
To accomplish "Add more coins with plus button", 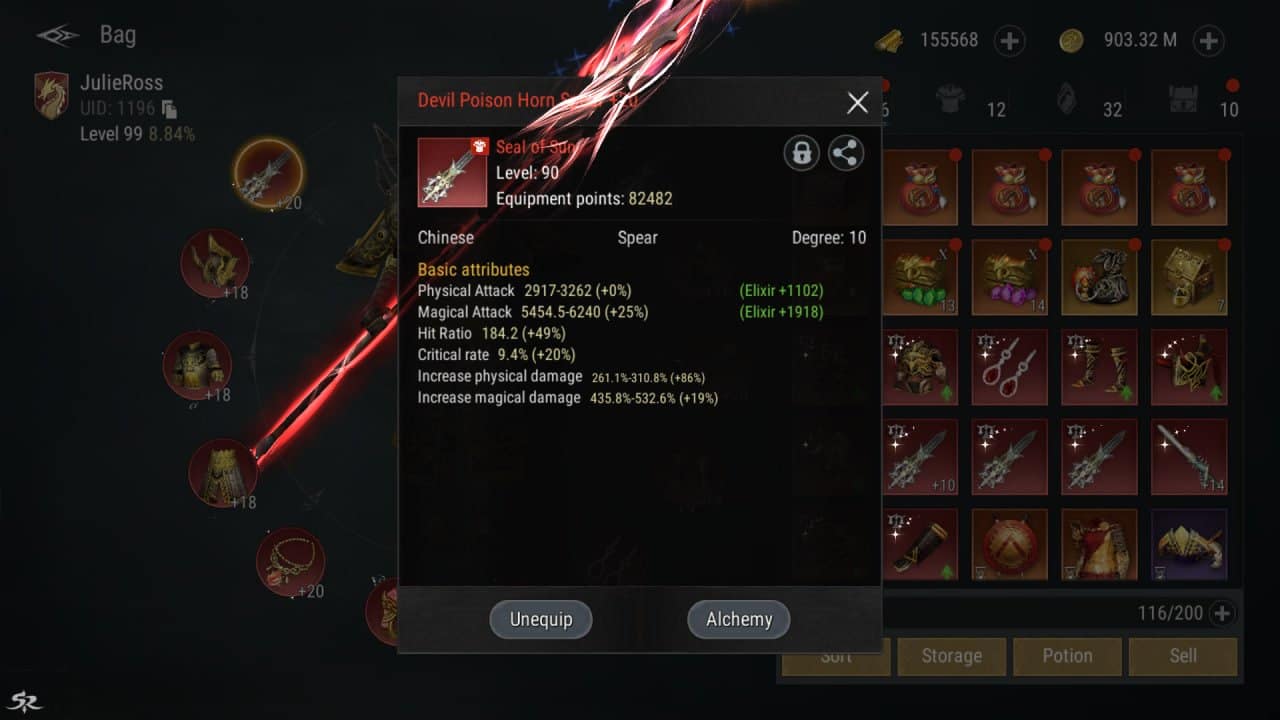I will (1209, 41).
